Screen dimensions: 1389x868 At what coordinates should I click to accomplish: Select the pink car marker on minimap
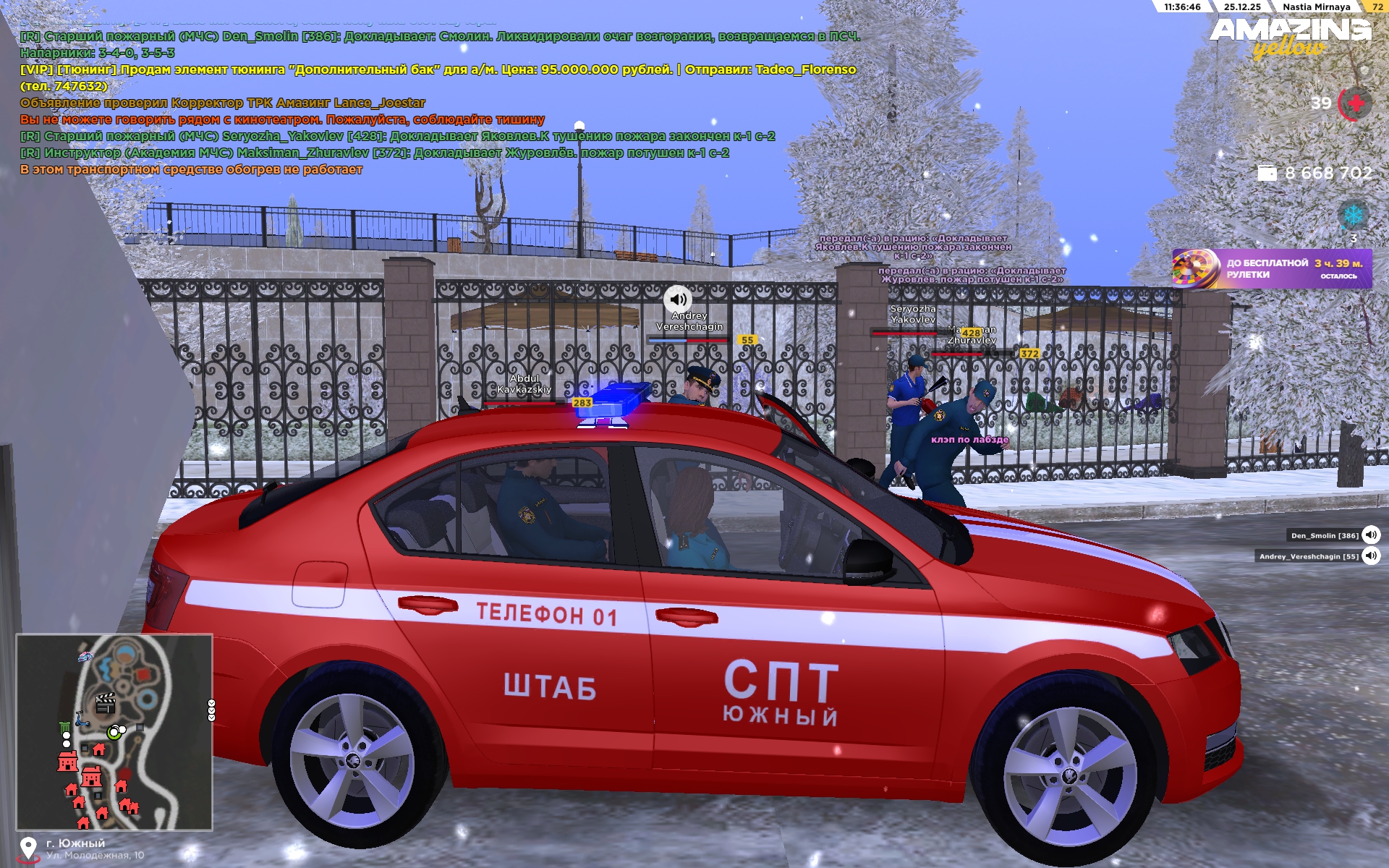tap(85, 656)
